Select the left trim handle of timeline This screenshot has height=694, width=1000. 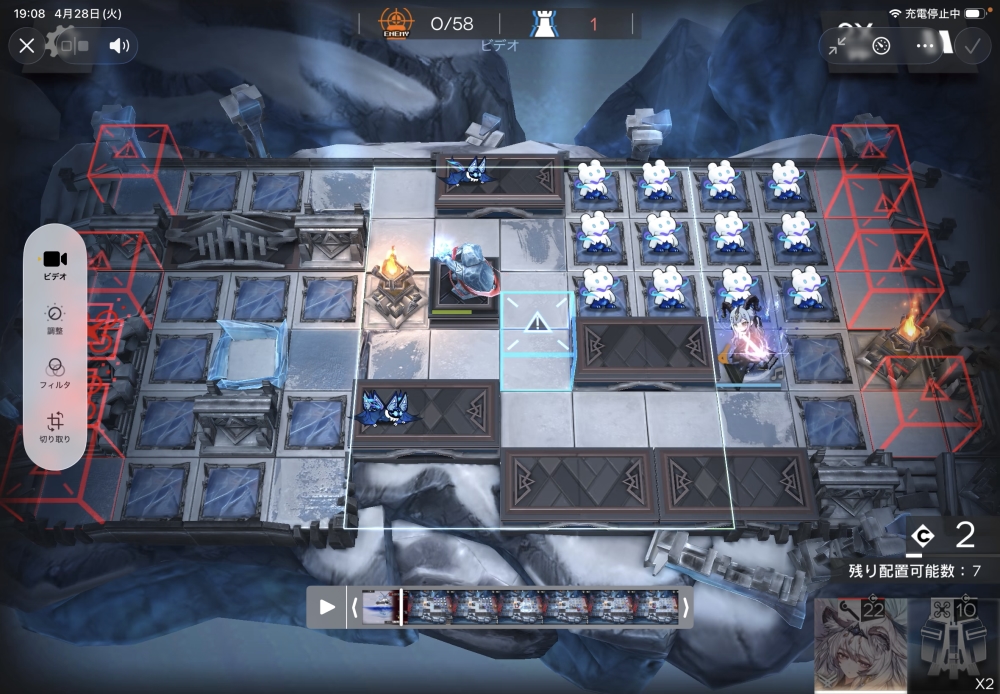353,607
